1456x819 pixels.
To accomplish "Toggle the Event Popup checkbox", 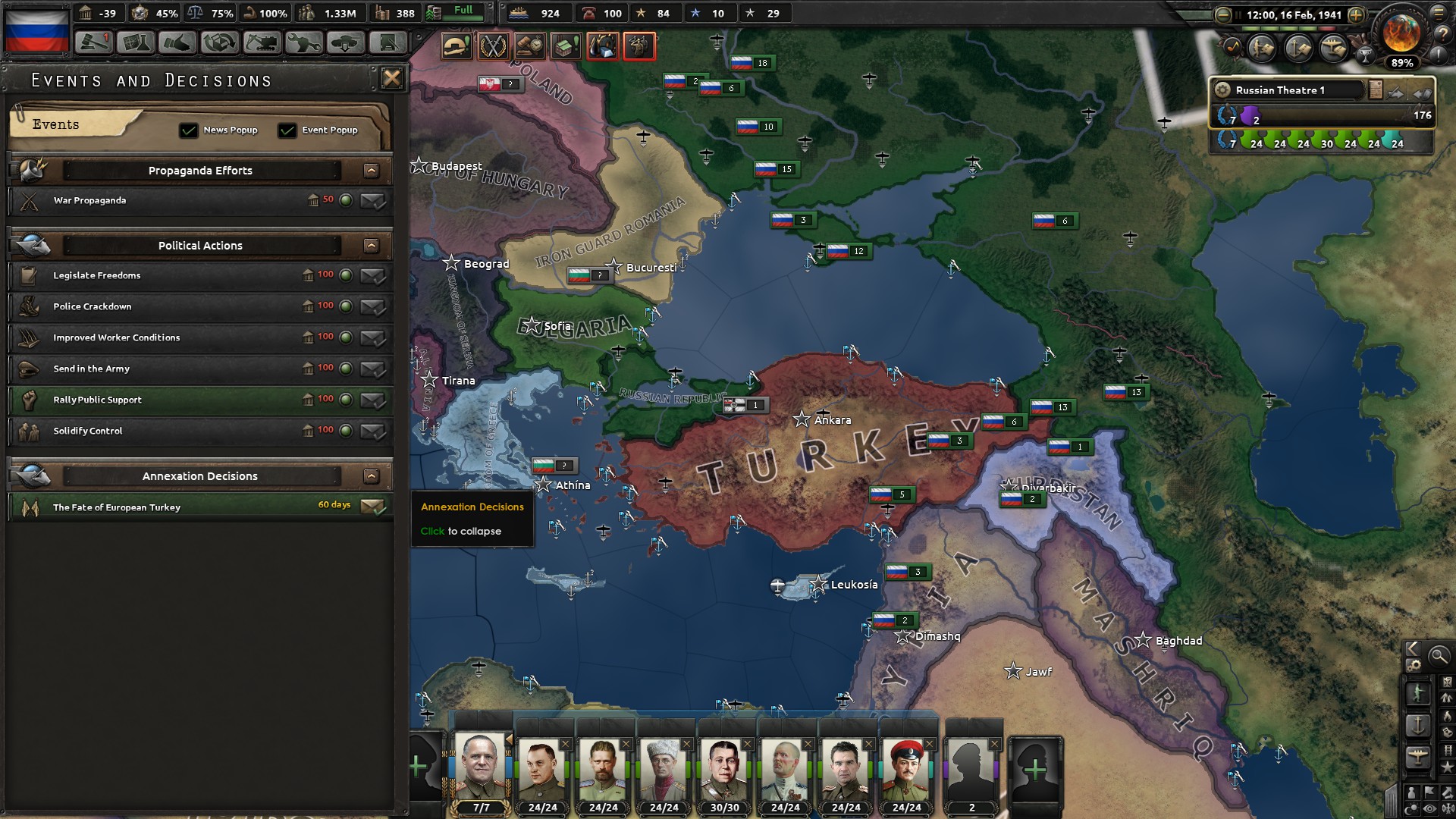I will click(287, 130).
